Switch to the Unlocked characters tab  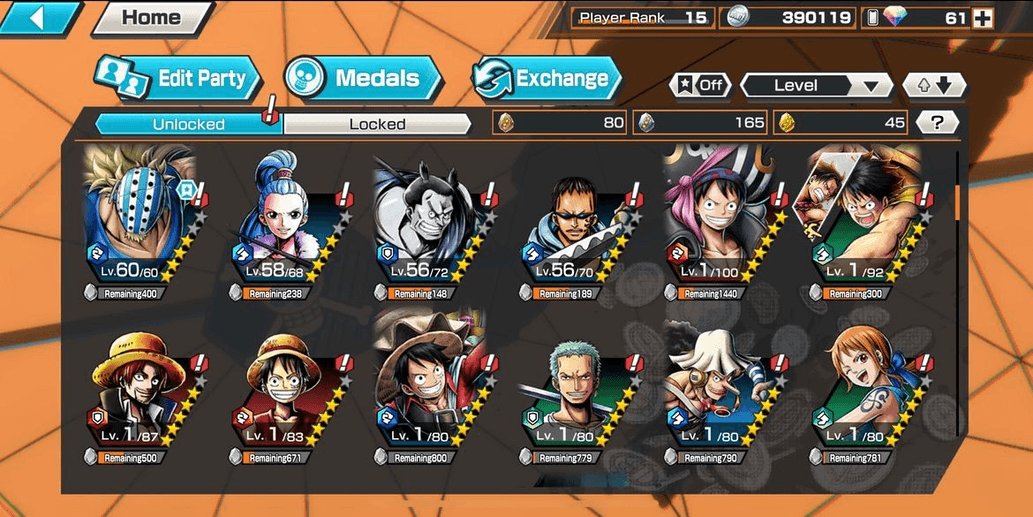click(188, 124)
